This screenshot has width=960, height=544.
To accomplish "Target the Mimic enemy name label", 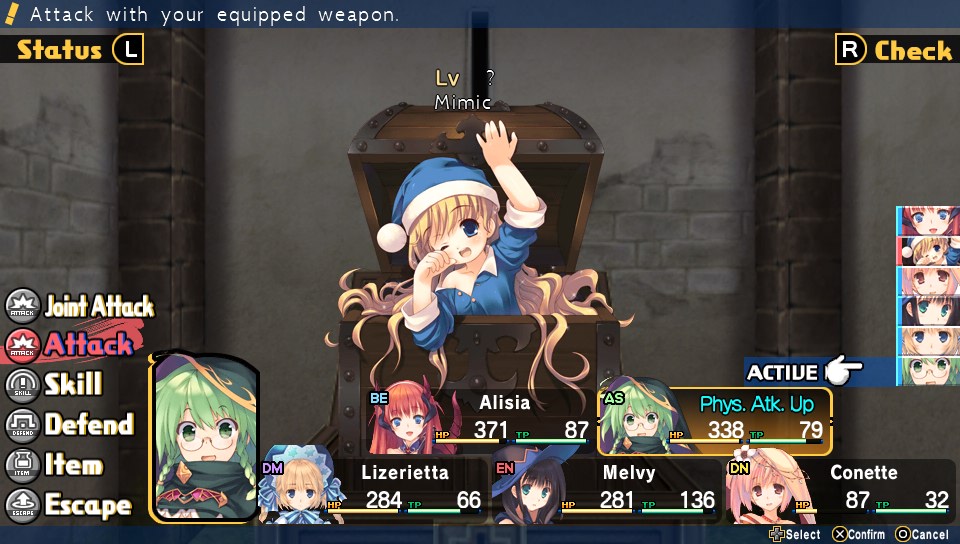I will (x=463, y=102).
